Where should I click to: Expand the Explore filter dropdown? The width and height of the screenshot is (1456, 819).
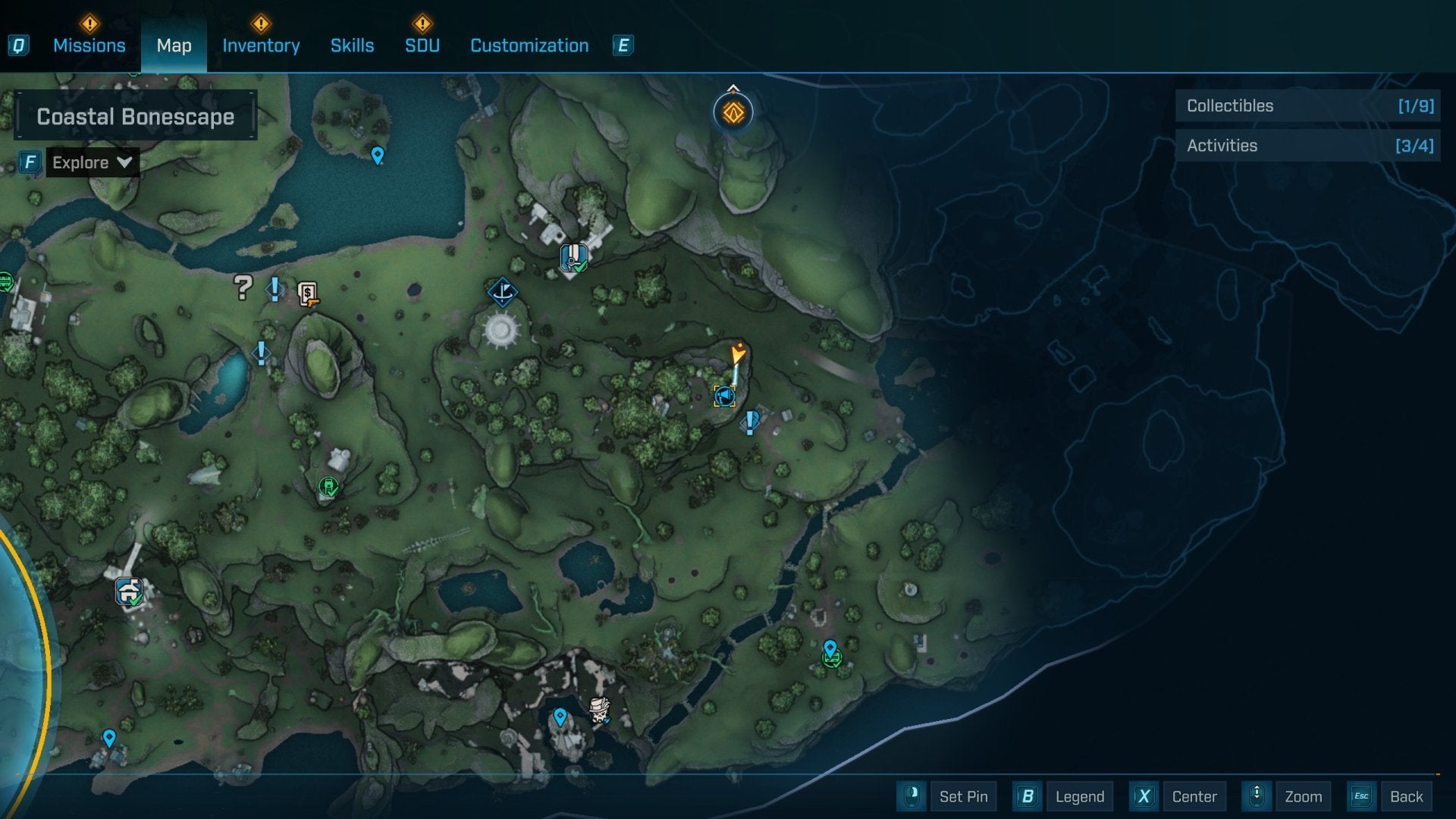click(92, 162)
